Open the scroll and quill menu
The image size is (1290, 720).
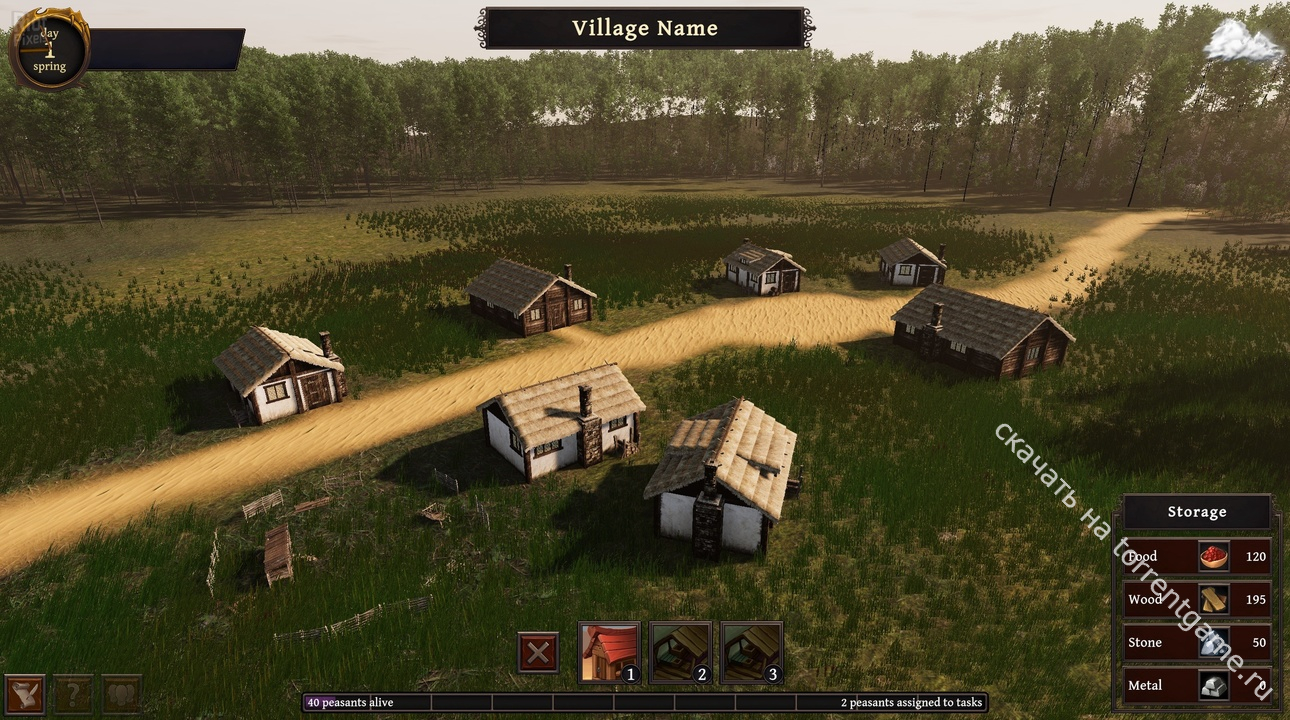pos(24,693)
